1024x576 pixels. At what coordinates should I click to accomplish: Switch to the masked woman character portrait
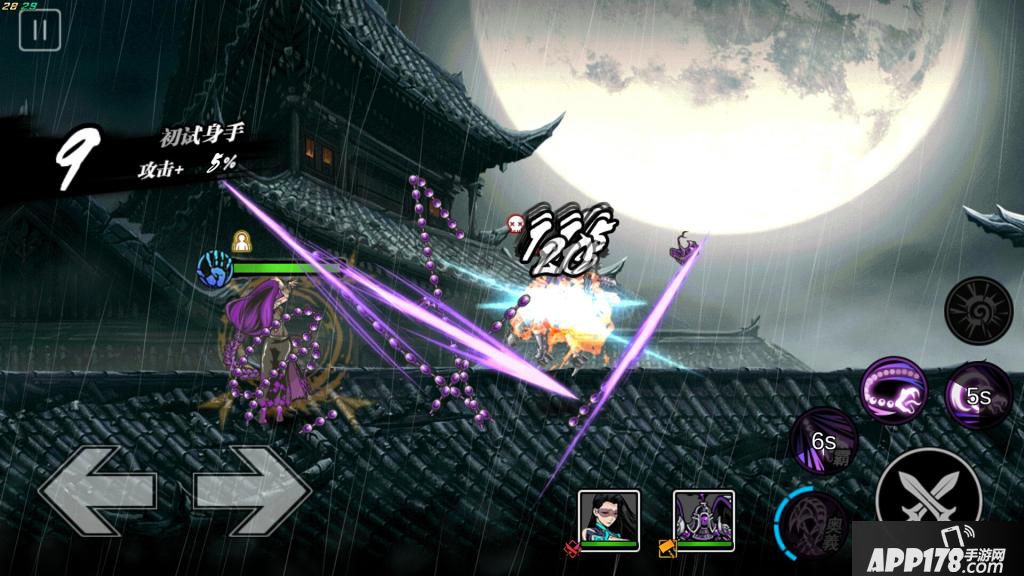point(610,519)
